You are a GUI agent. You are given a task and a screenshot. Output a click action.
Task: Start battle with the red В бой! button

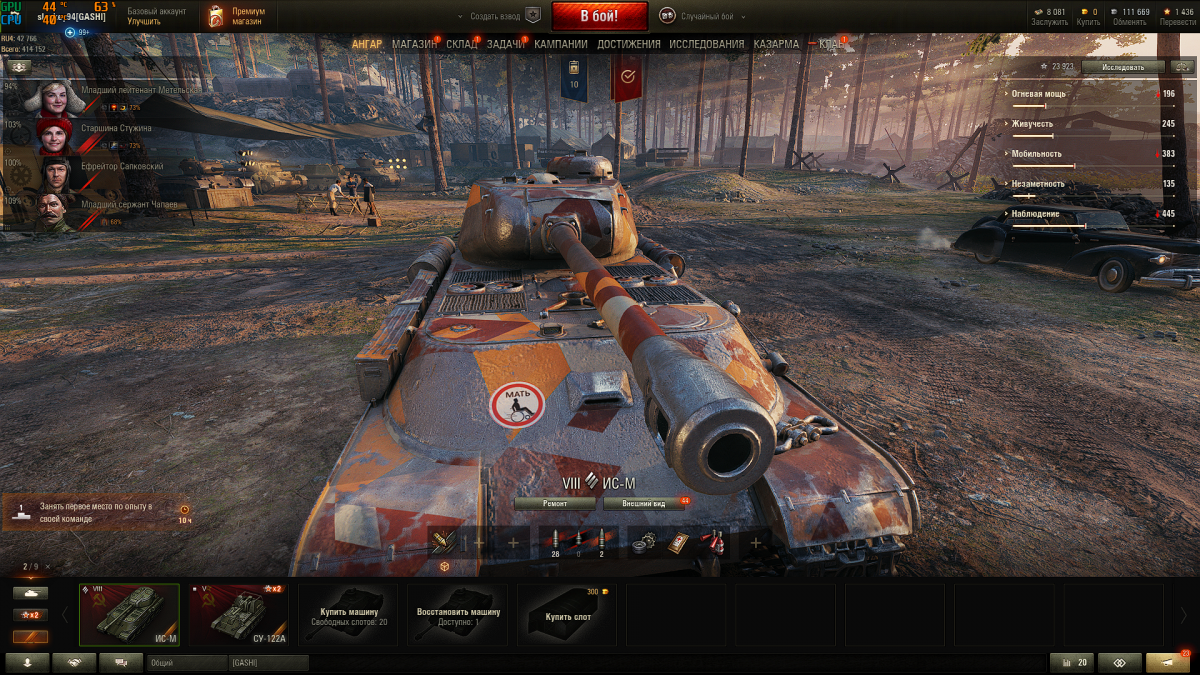click(585, 16)
